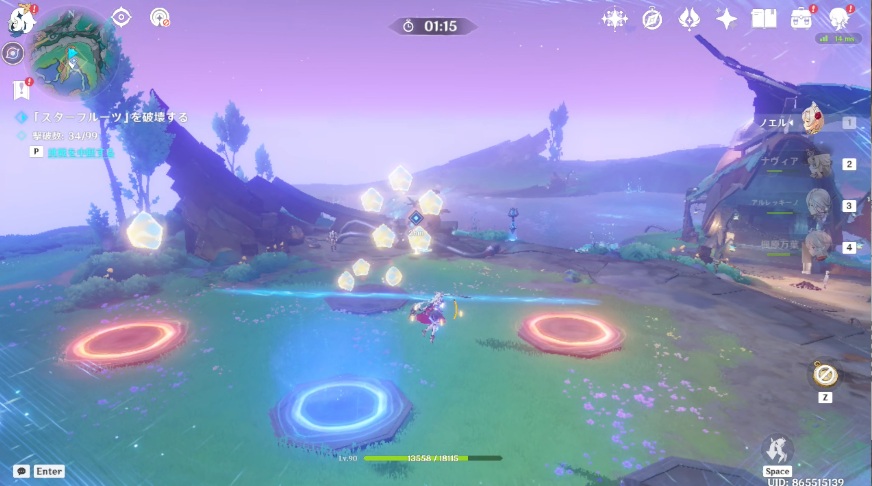The image size is (872, 486).
Task: Open the Paimon menu
Action: point(20,17)
